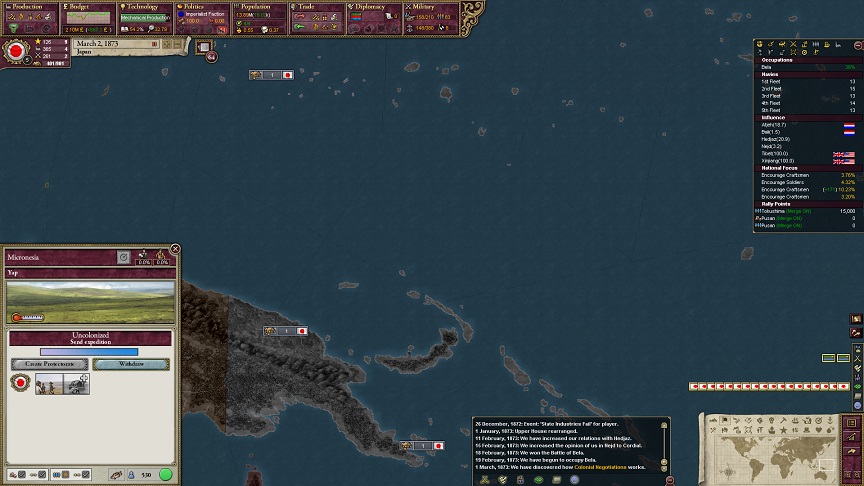
Task: Open the Trade tab
Action: 317,7
